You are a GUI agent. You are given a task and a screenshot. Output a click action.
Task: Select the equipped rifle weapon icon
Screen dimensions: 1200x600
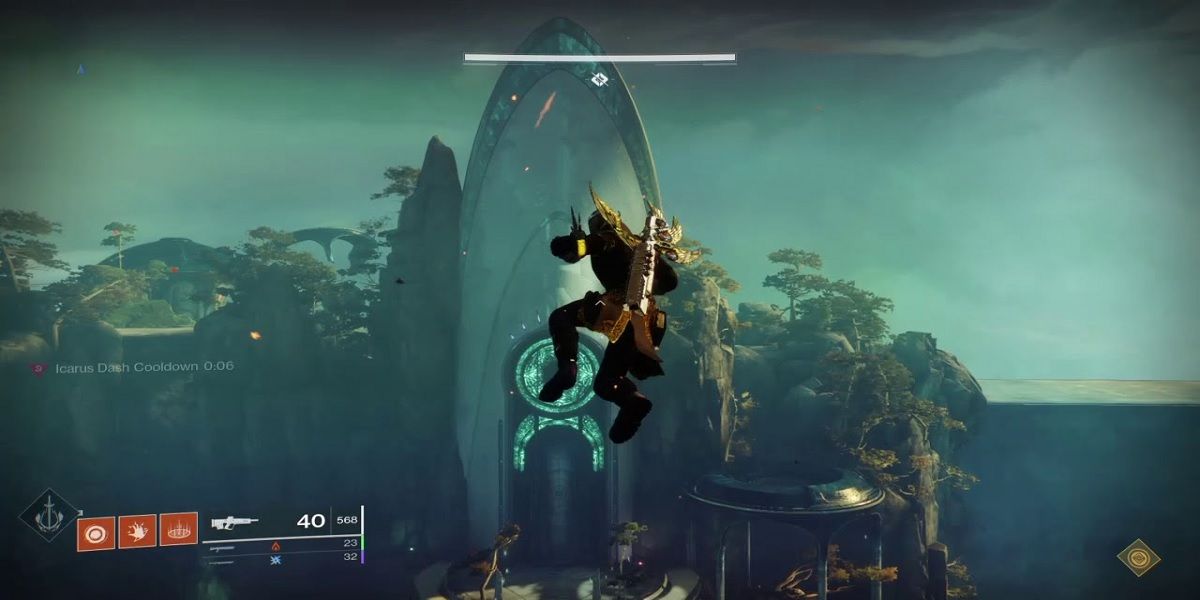235,522
